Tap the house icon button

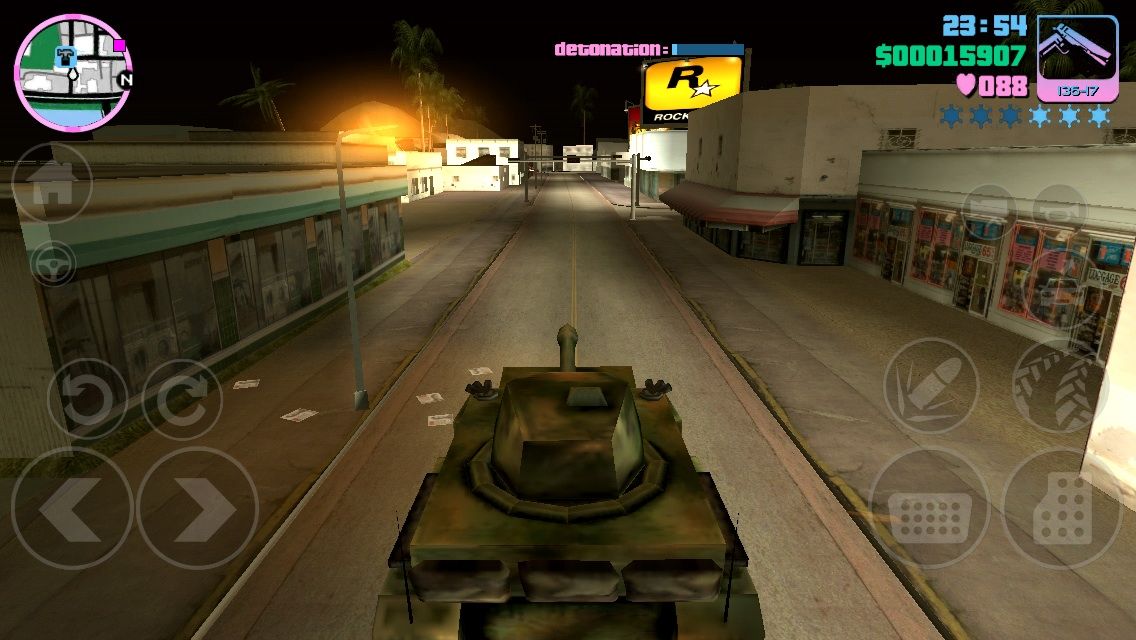click(52, 184)
